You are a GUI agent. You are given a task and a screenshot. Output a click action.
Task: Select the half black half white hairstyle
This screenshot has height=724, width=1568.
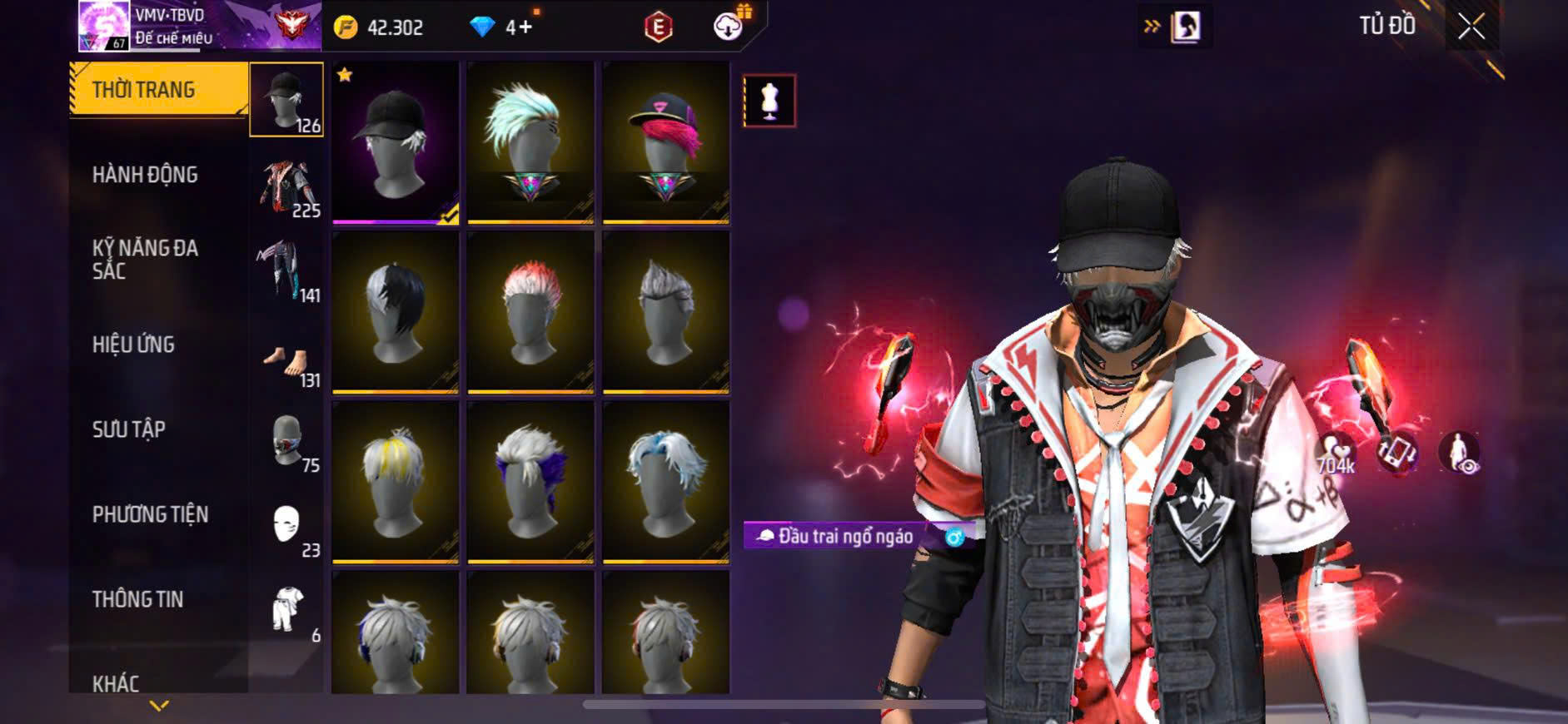point(395,312)
